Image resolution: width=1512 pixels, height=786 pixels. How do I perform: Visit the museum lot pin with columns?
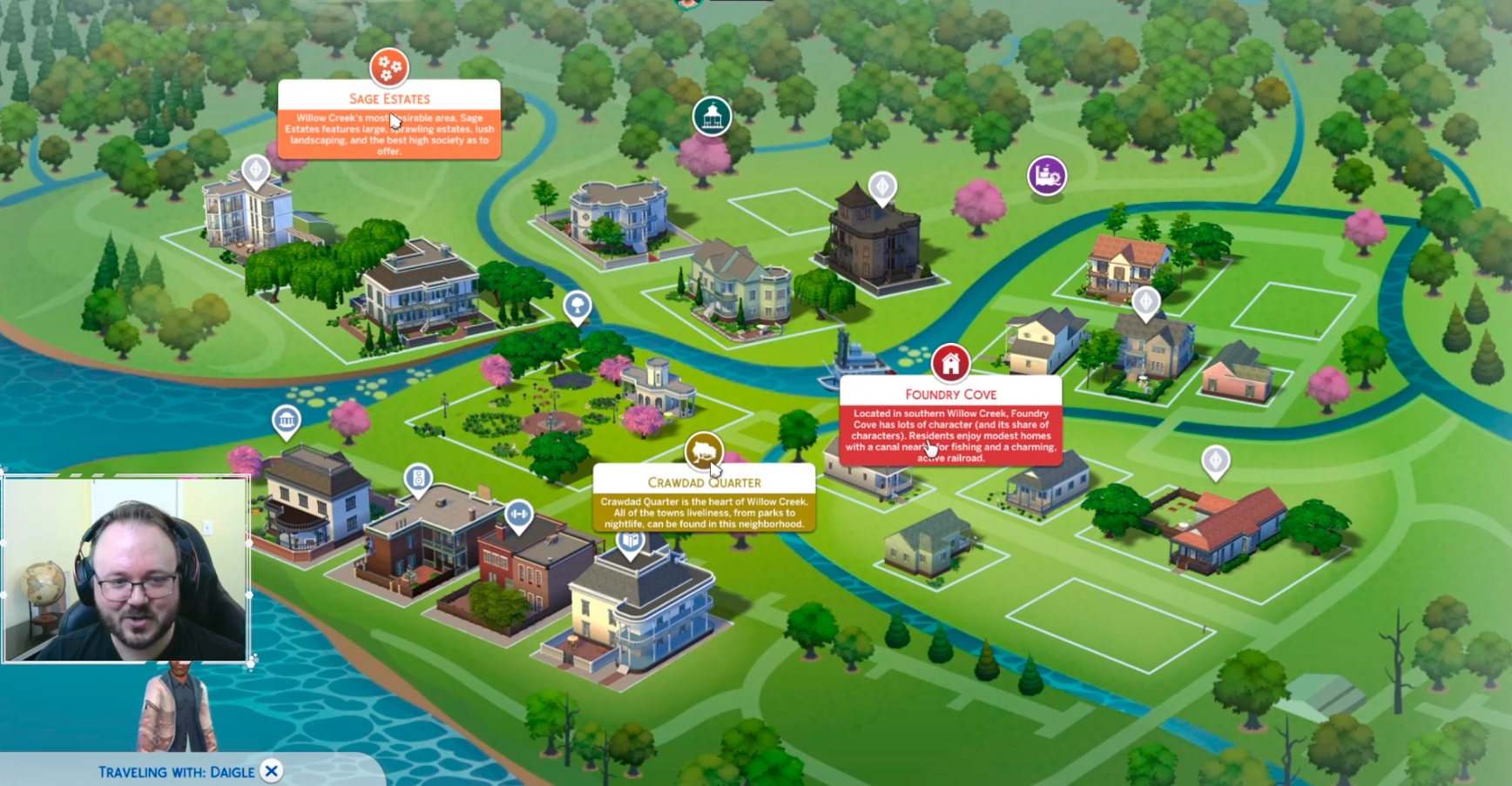286,421
